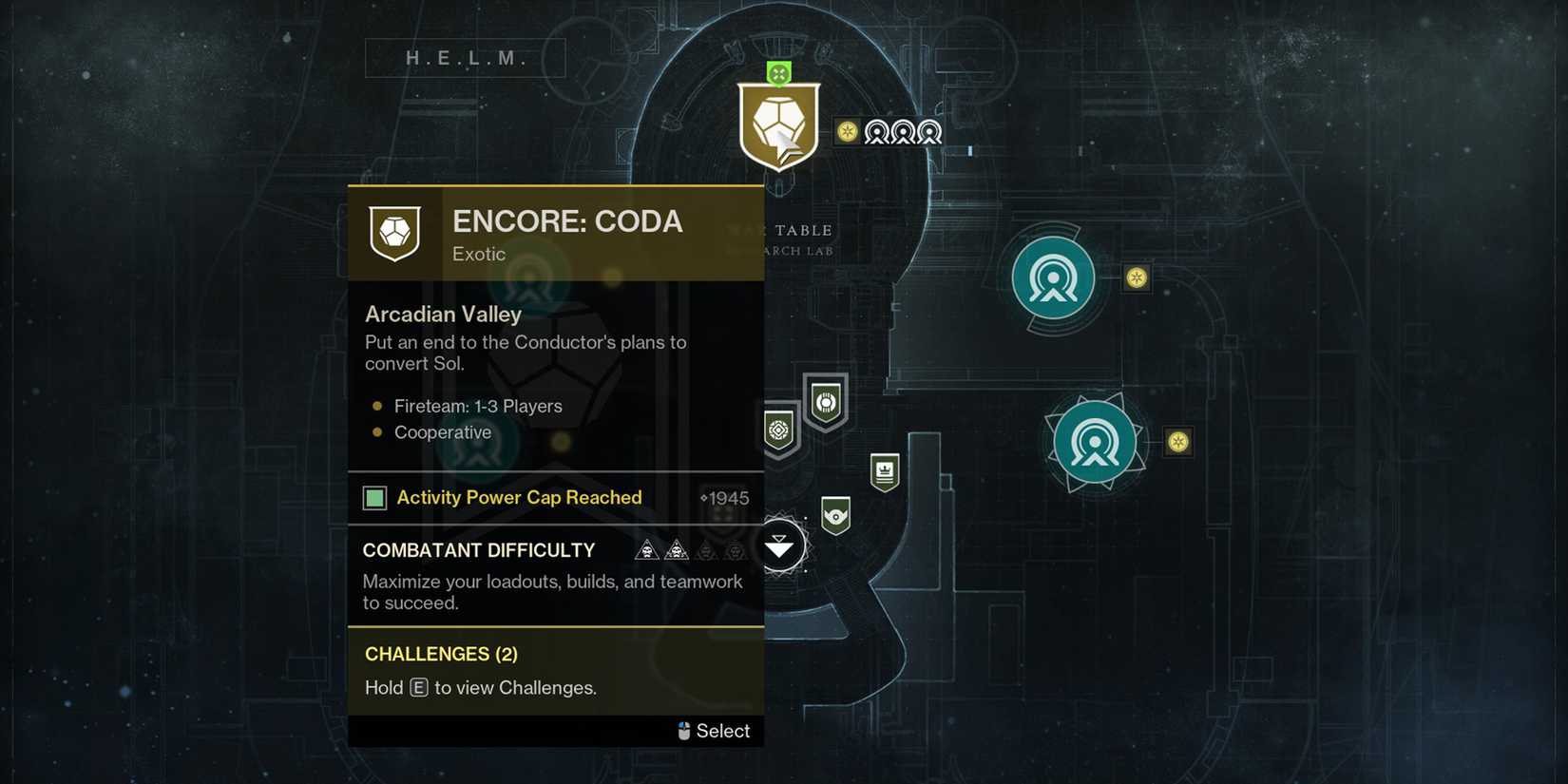
Task: Click the 1945 power level value
Action: (x=727, y=498)
